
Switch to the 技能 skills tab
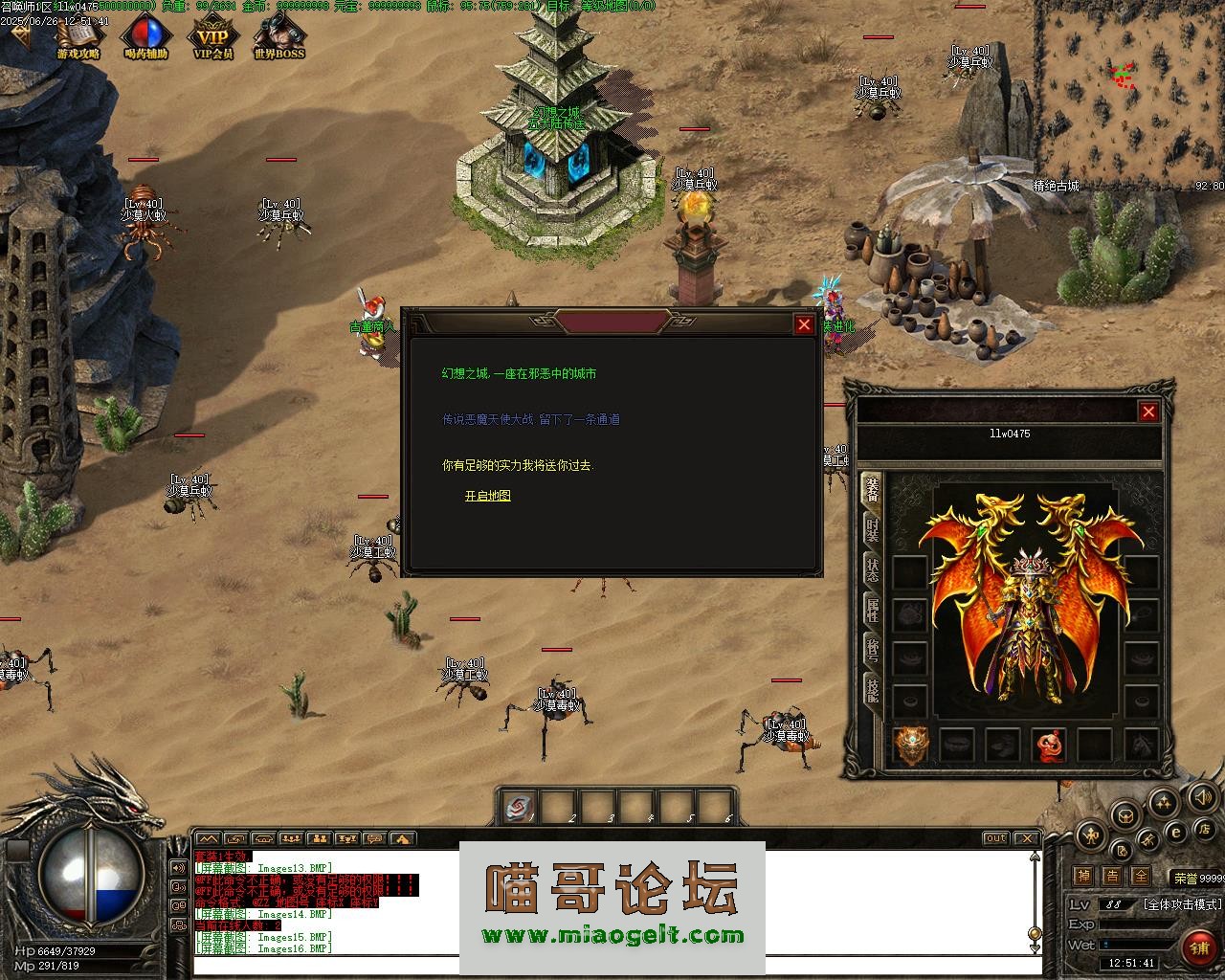pyautogui.click(x=872, y=689)
